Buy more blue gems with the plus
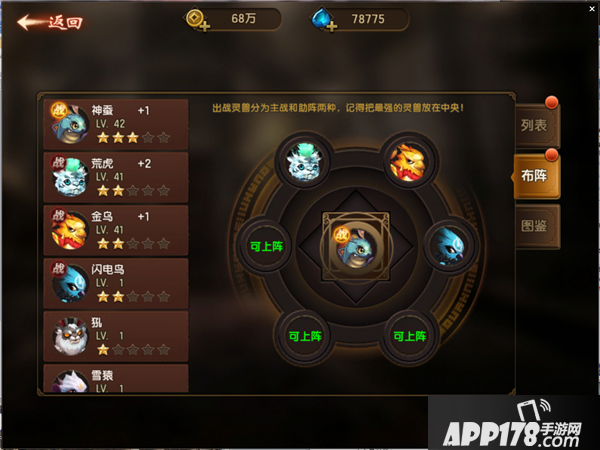600x450 pixels. coord(331,28)
